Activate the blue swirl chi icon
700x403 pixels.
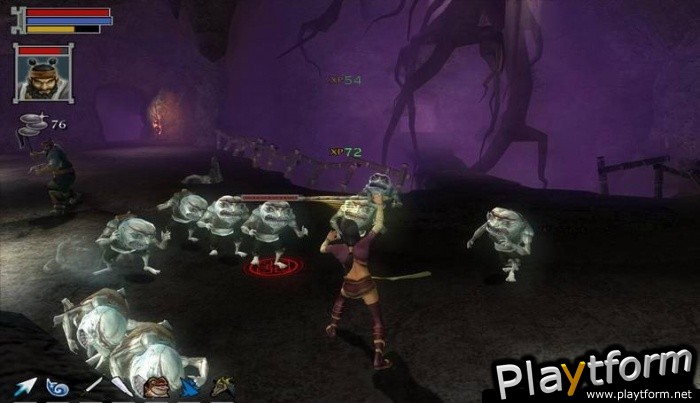coord(57,386)
